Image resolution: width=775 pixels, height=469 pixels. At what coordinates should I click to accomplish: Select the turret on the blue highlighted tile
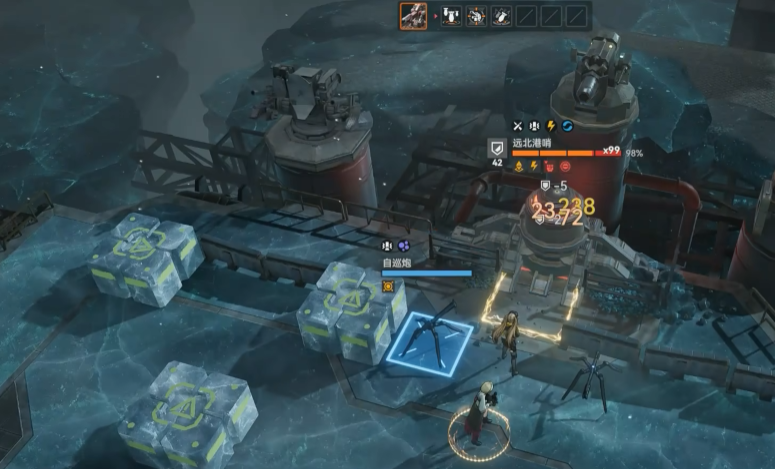434,336
